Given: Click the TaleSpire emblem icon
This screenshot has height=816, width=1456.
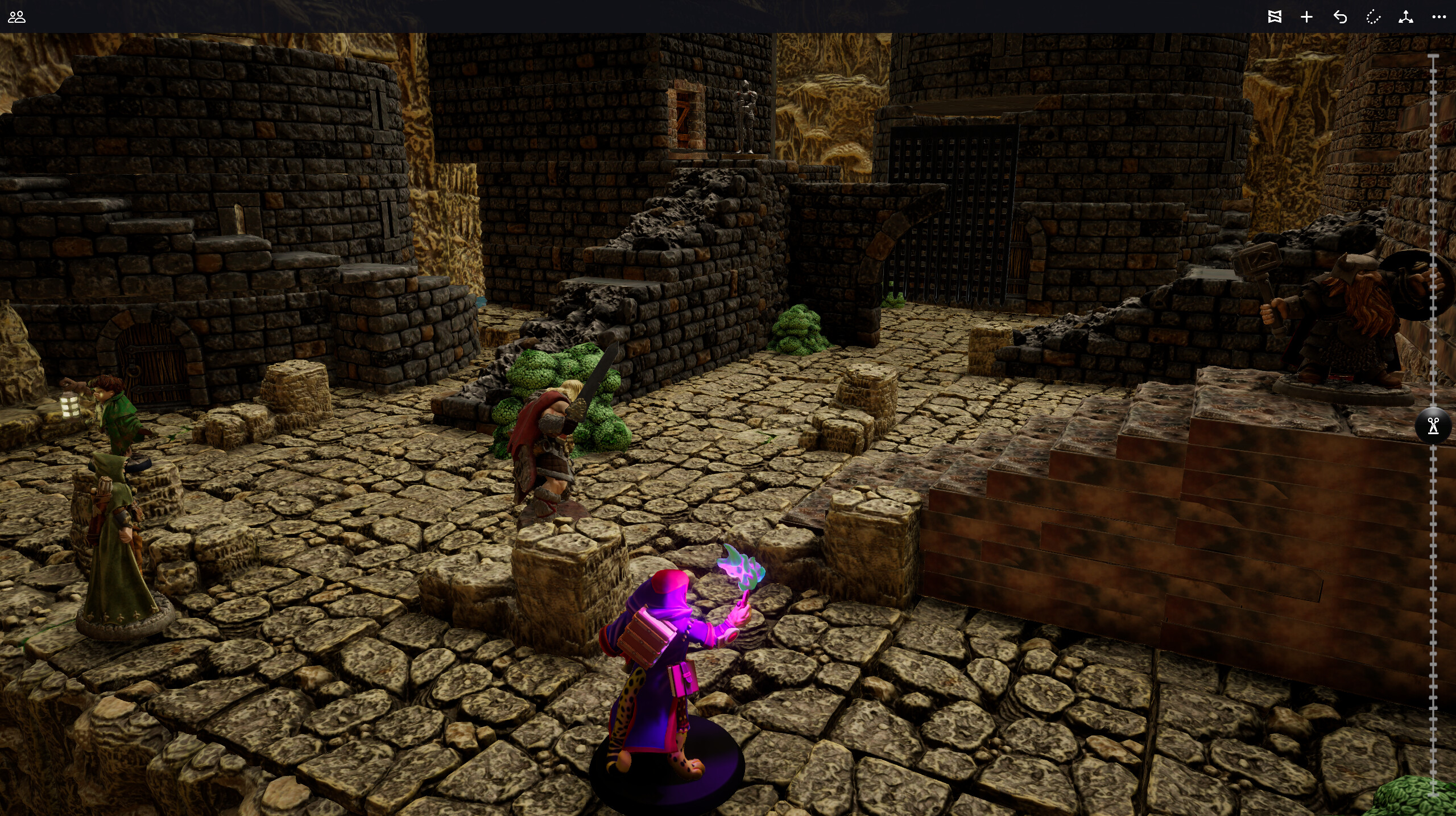Looking at the screenshot, I should click(x=1276, y=17).
